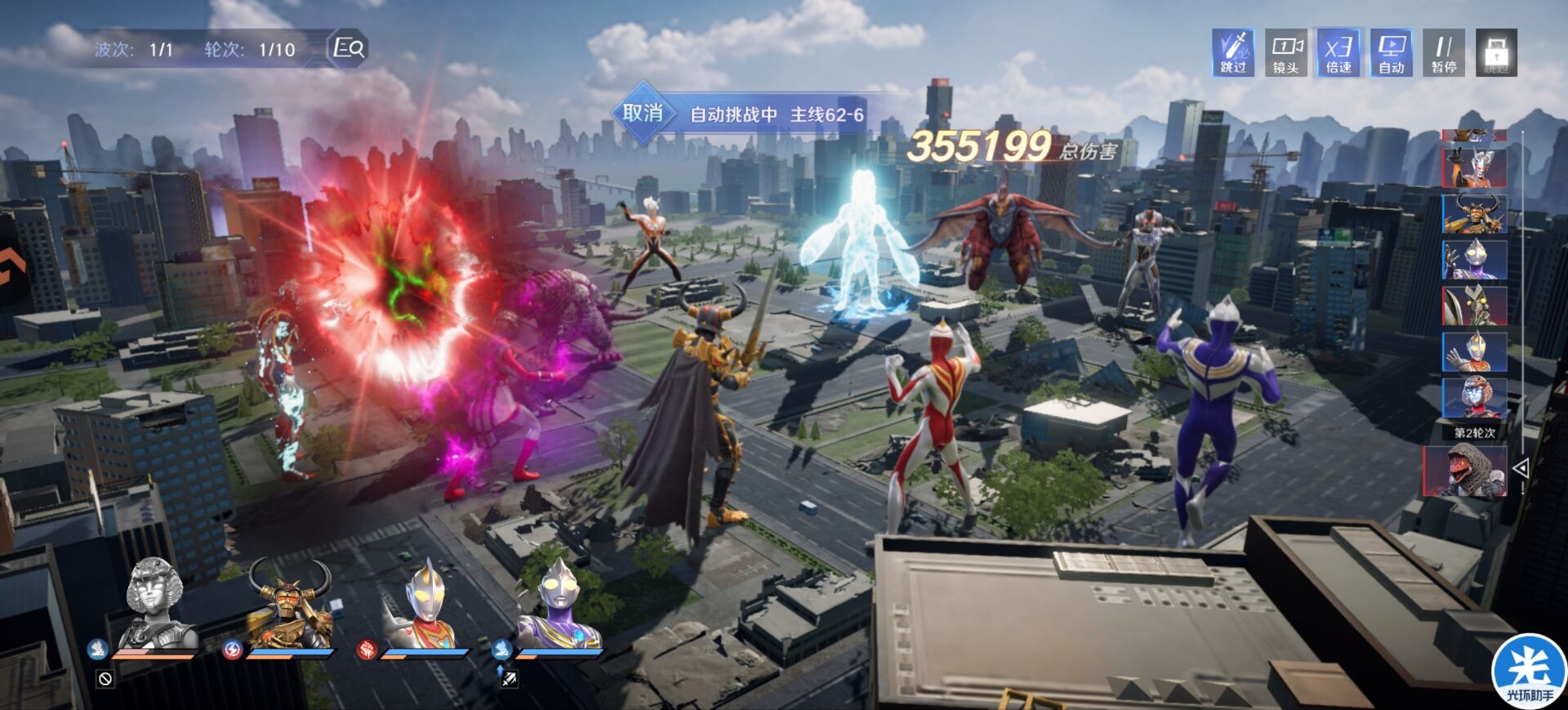This screenshot has height=710, width=1568.
Task: Click the sword buff icon under Tiga
Action: (509, 679)
